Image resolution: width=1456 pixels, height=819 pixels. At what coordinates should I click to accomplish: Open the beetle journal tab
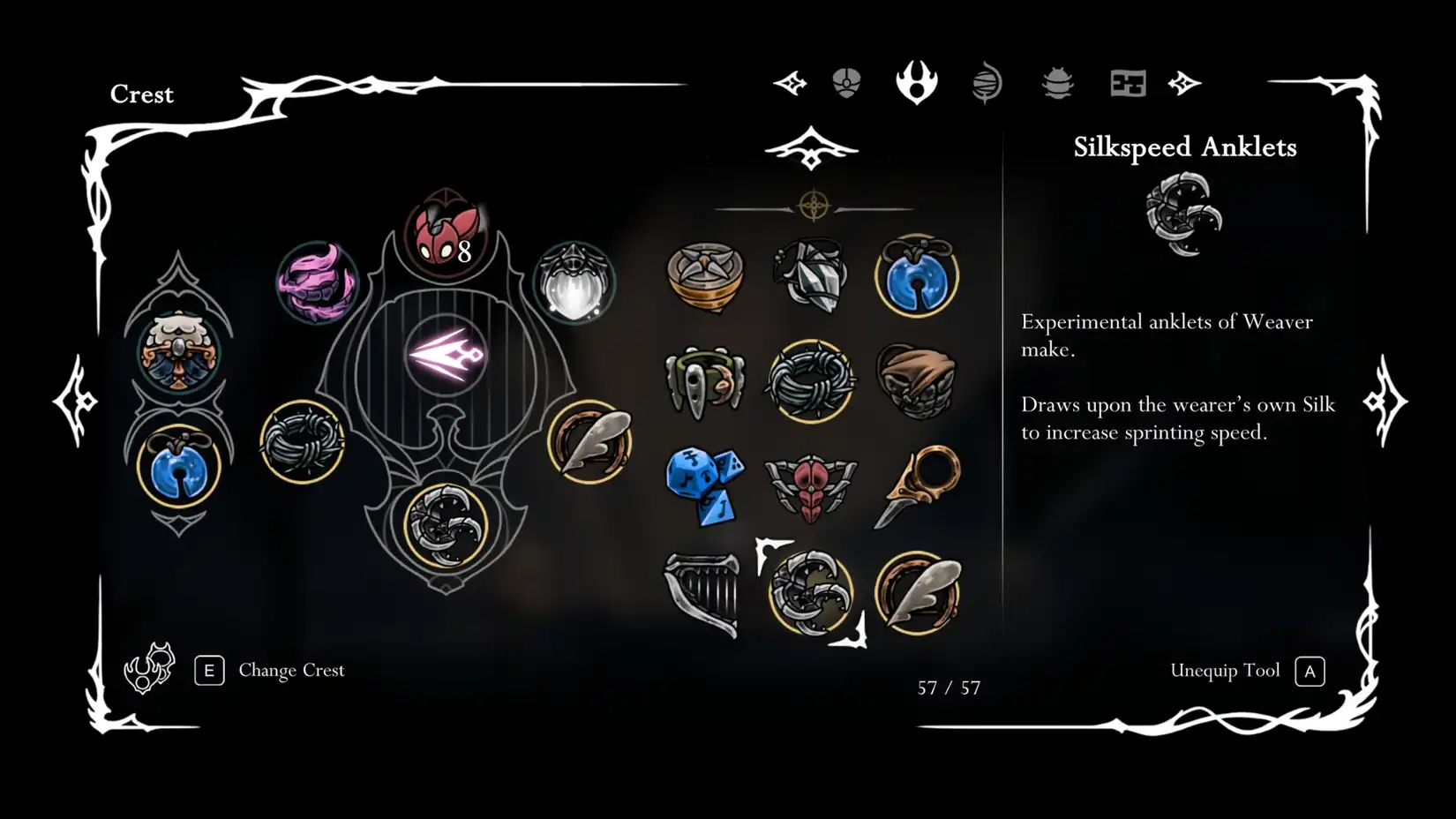point(1057,82)
